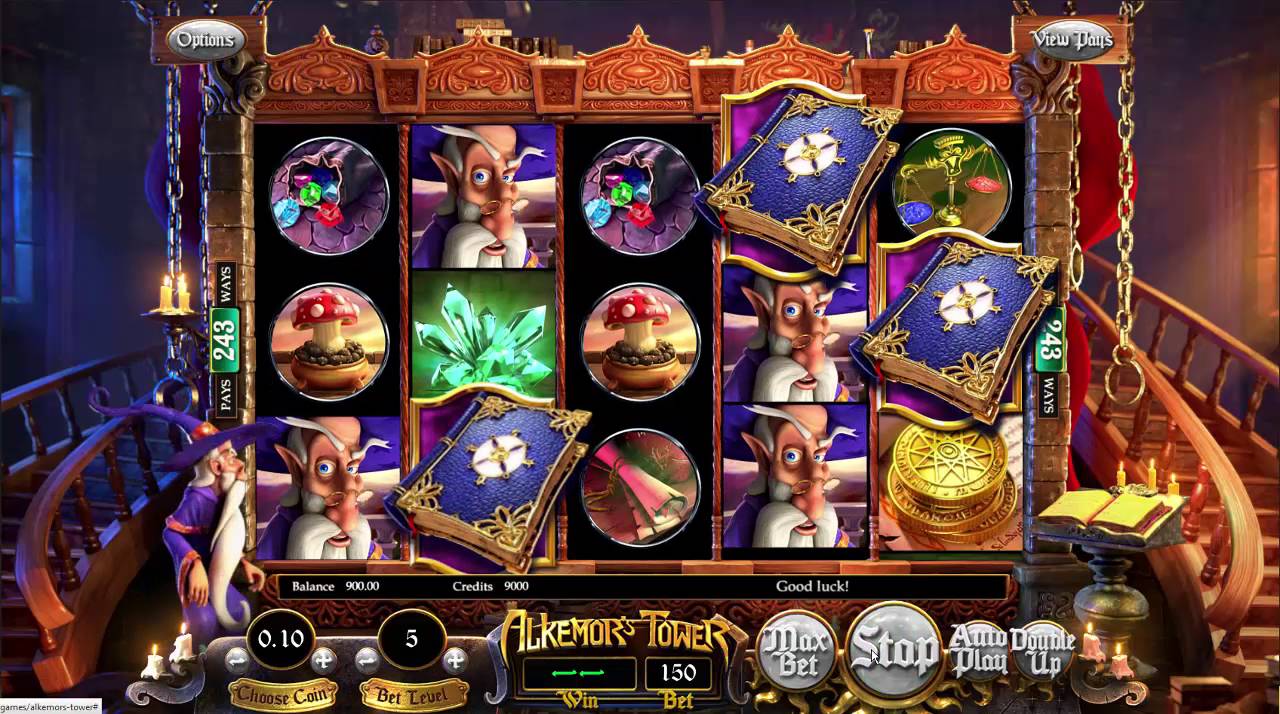Image resolution: width=1280 pixels, height=714 pixels.
Task: Place the Max Bet
Action: click(797, 651)
